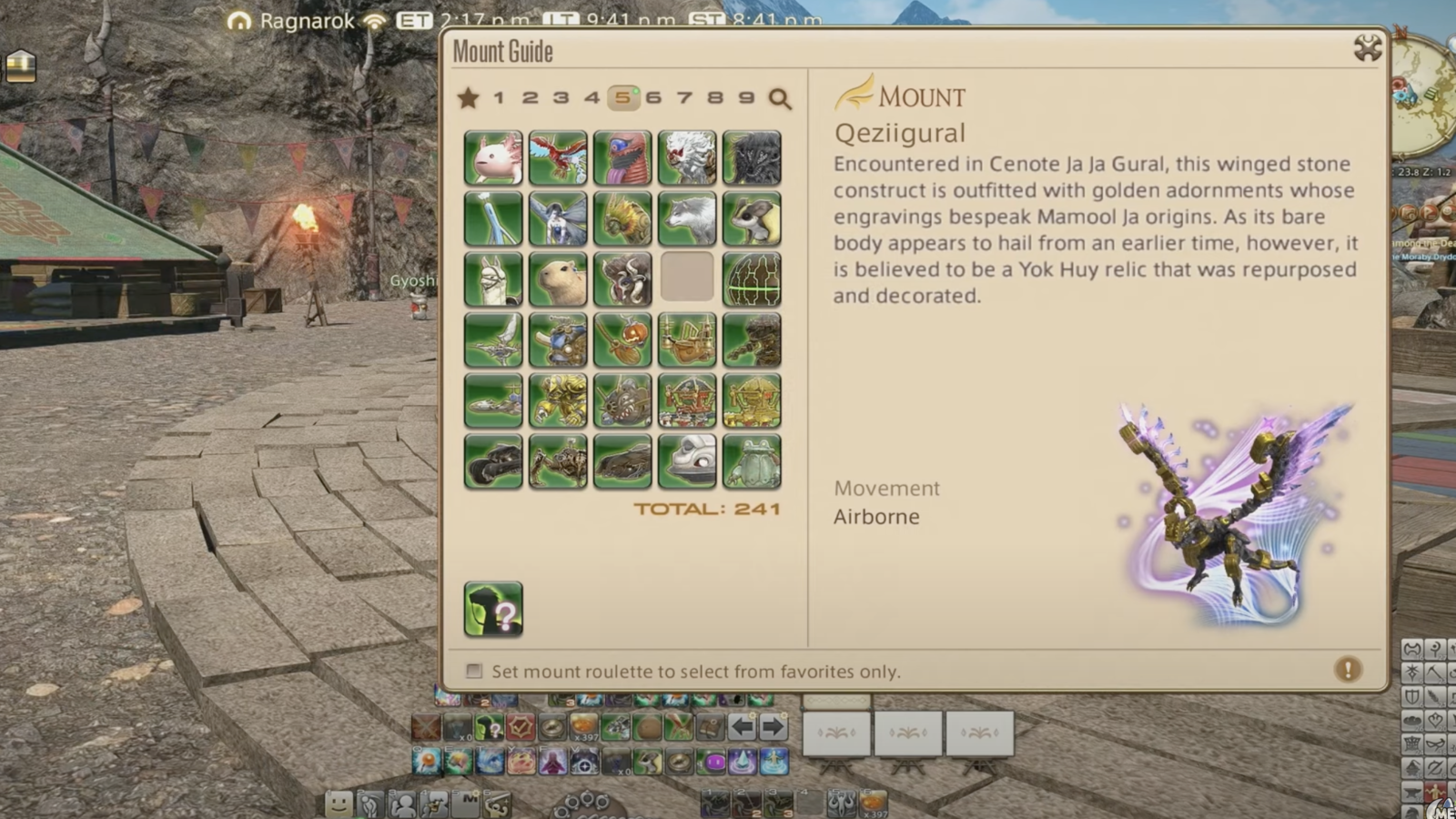This screenshot has width=1456, height=819.
Task: Switch to mount guide page 1
Action: click(499, 98)
